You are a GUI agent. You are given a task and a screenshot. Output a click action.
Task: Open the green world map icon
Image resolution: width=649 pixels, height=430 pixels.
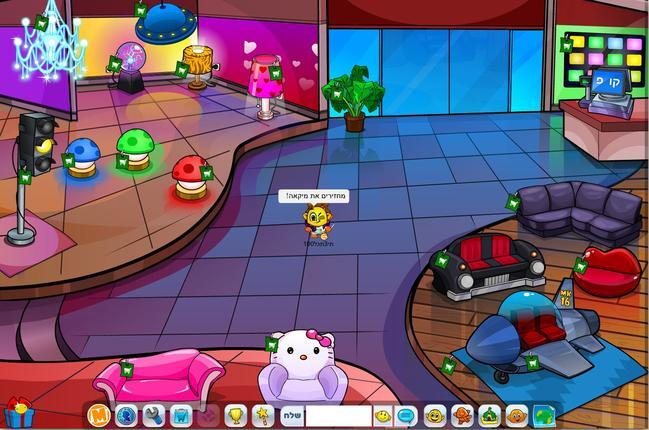545,414
